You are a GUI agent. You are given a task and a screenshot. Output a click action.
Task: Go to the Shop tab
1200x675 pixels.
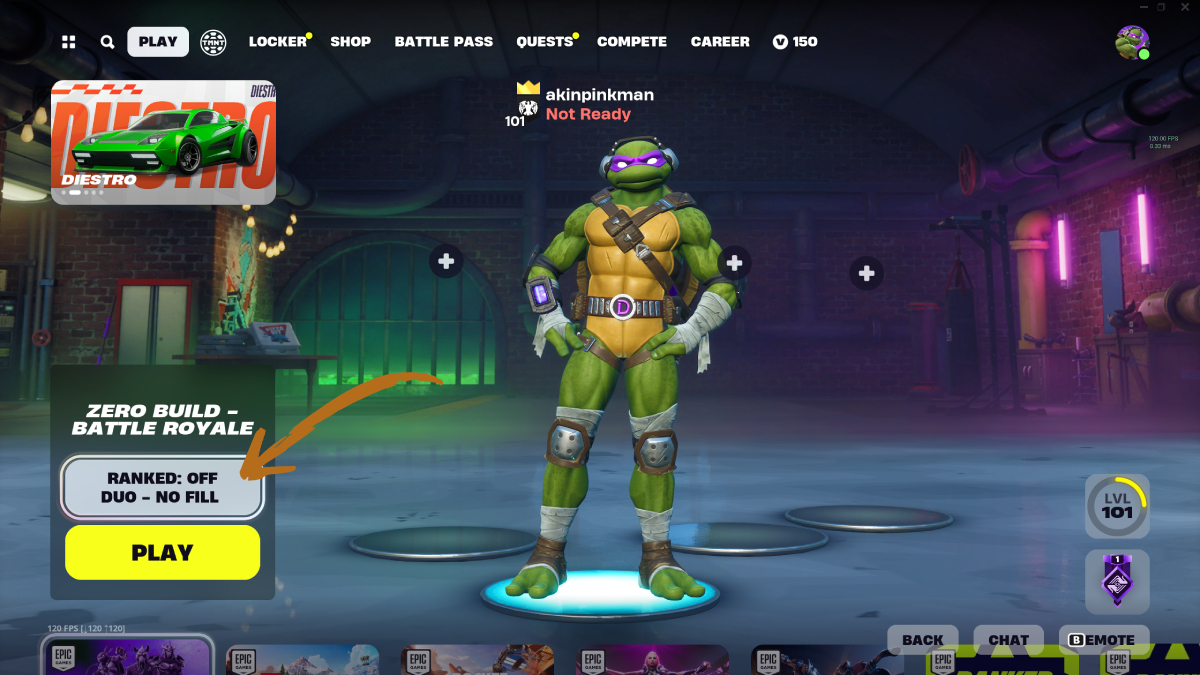pyautogui.click(x=351, y=42)
